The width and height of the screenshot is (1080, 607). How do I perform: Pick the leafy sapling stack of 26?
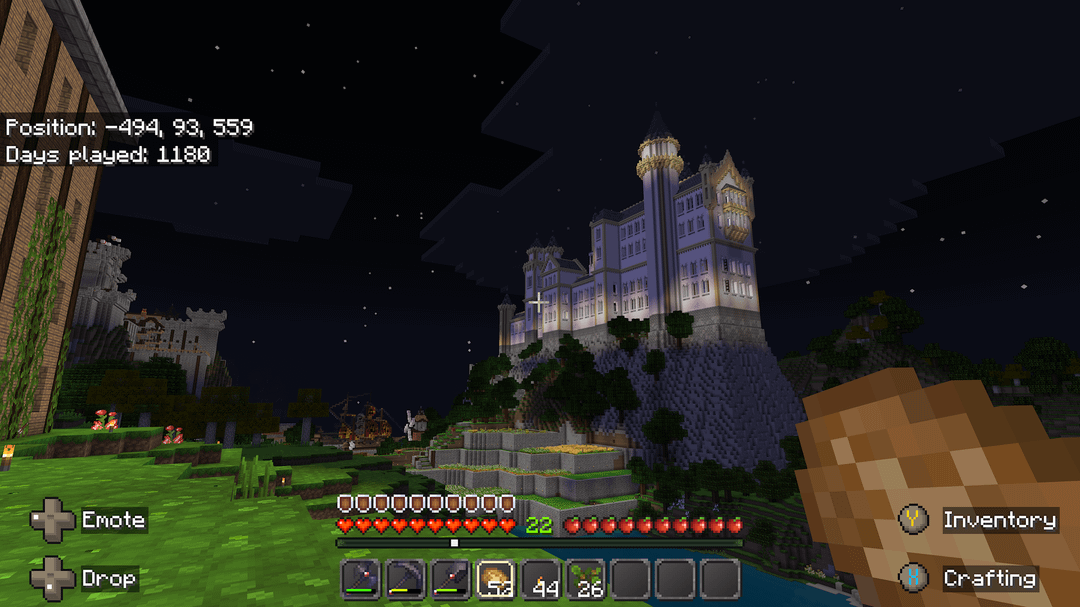(x=586, y=579)
